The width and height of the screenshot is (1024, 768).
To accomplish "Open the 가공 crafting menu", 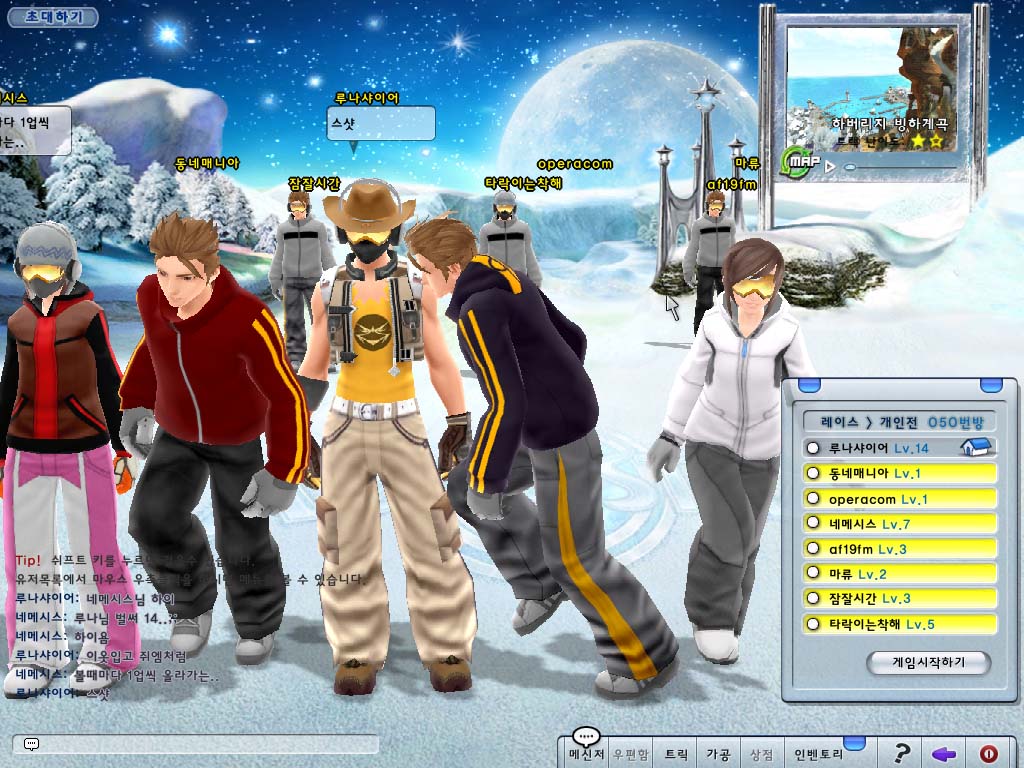I will pyautogui.click(x=718, y=754).
